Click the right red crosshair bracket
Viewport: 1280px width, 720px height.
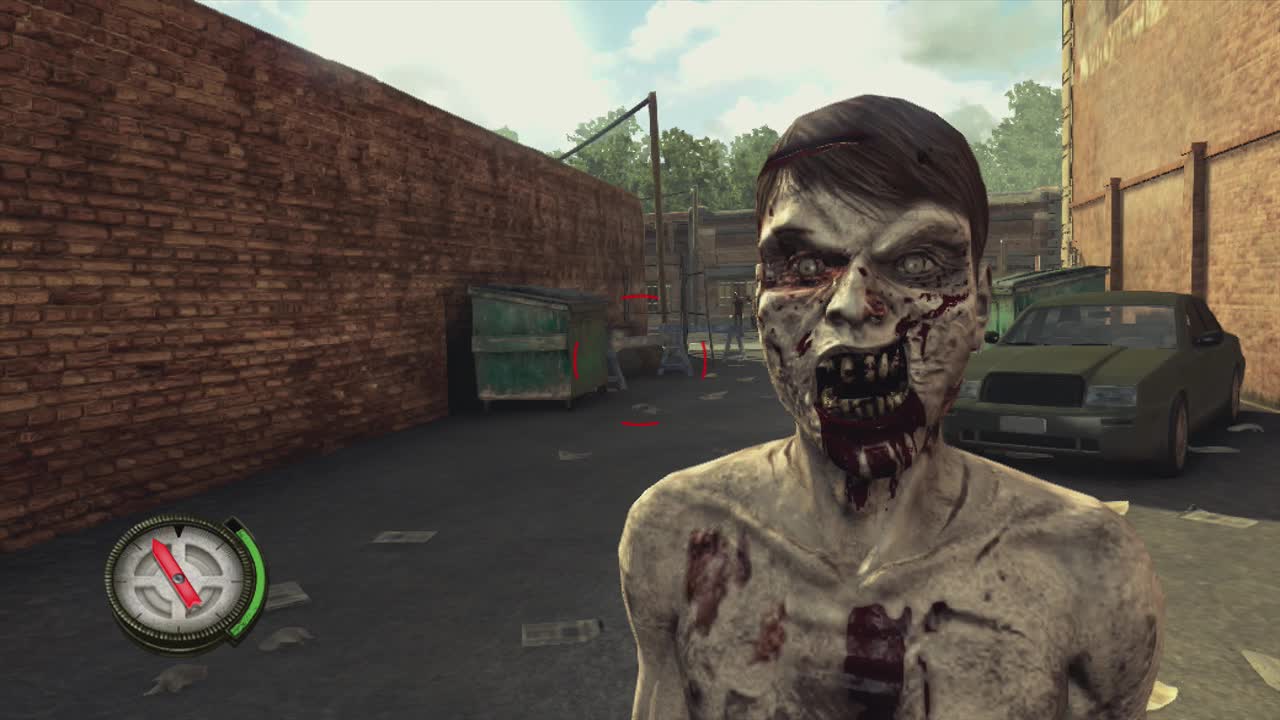703,360
